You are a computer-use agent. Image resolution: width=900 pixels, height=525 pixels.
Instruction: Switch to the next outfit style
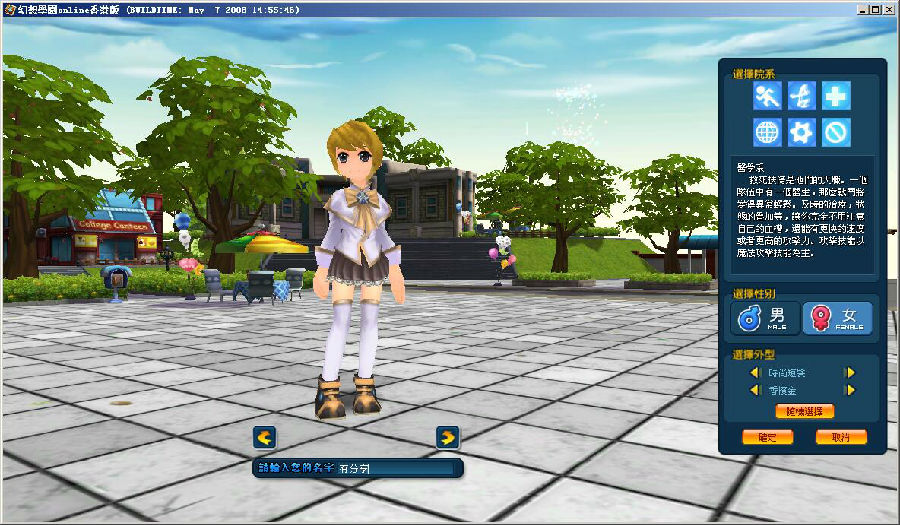pyautogui.click(x=850, y=373)
